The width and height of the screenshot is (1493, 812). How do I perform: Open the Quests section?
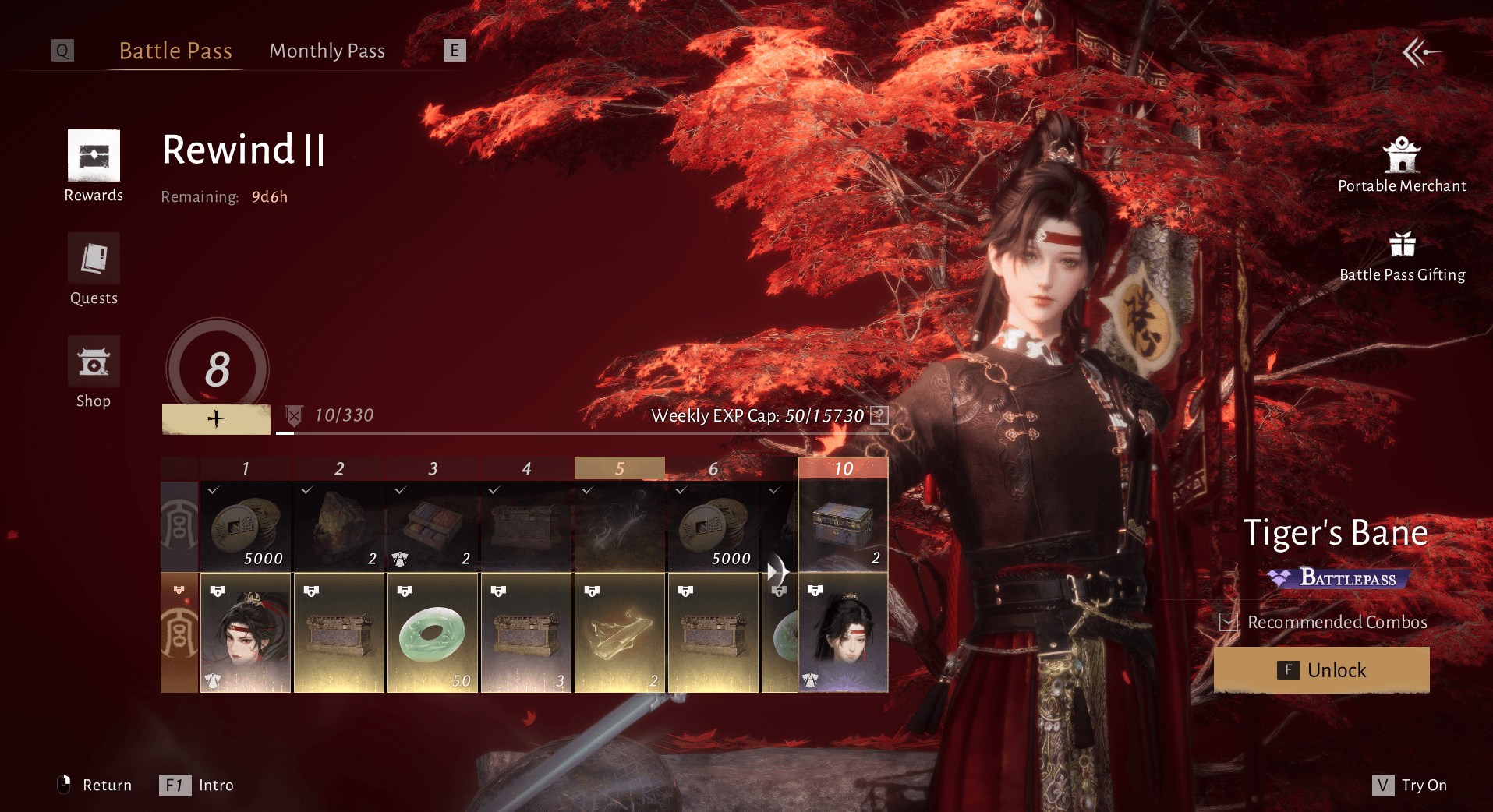click(x=94, y=269)
